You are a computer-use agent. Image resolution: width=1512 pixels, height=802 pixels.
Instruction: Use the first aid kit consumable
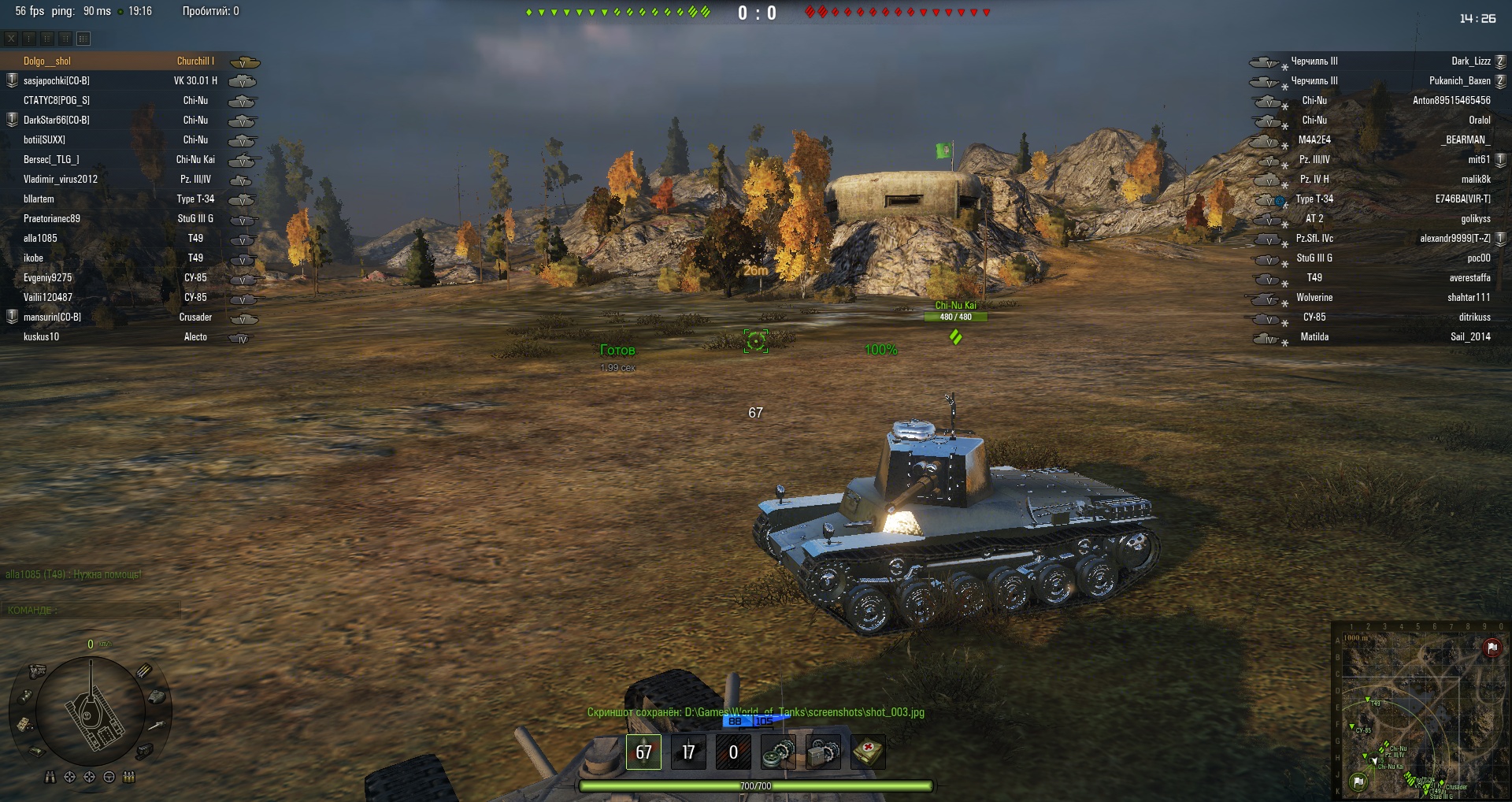868,752
